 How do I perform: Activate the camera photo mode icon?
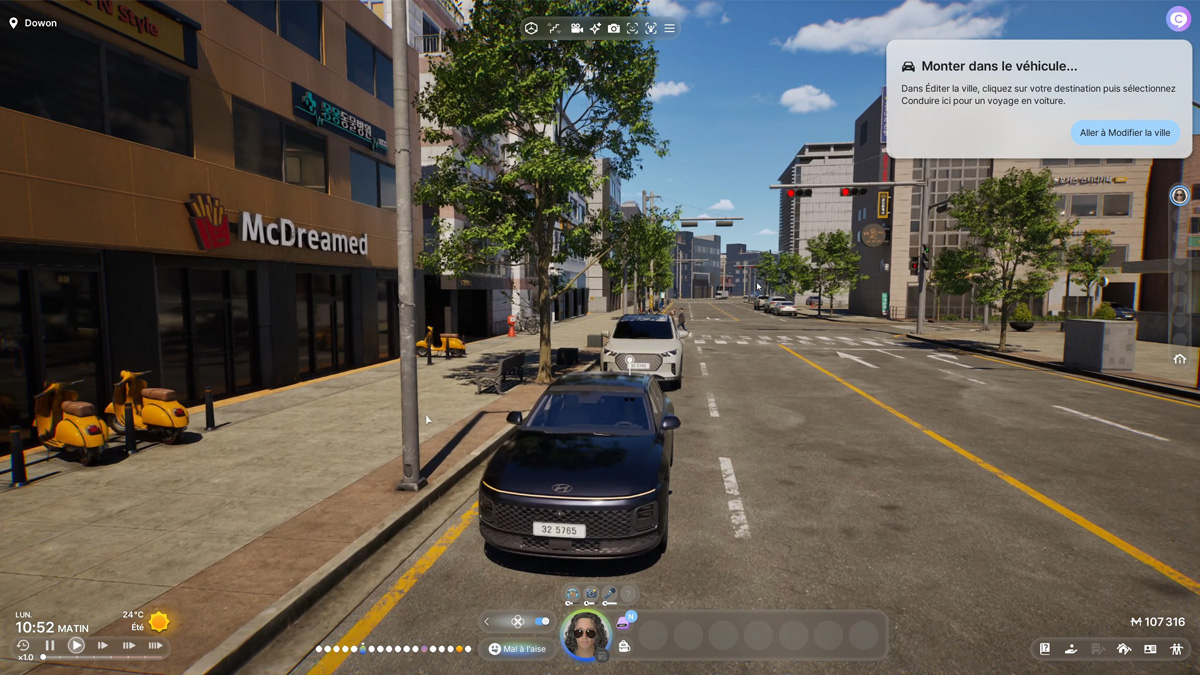pyautogui.click(x=613, y=29)
